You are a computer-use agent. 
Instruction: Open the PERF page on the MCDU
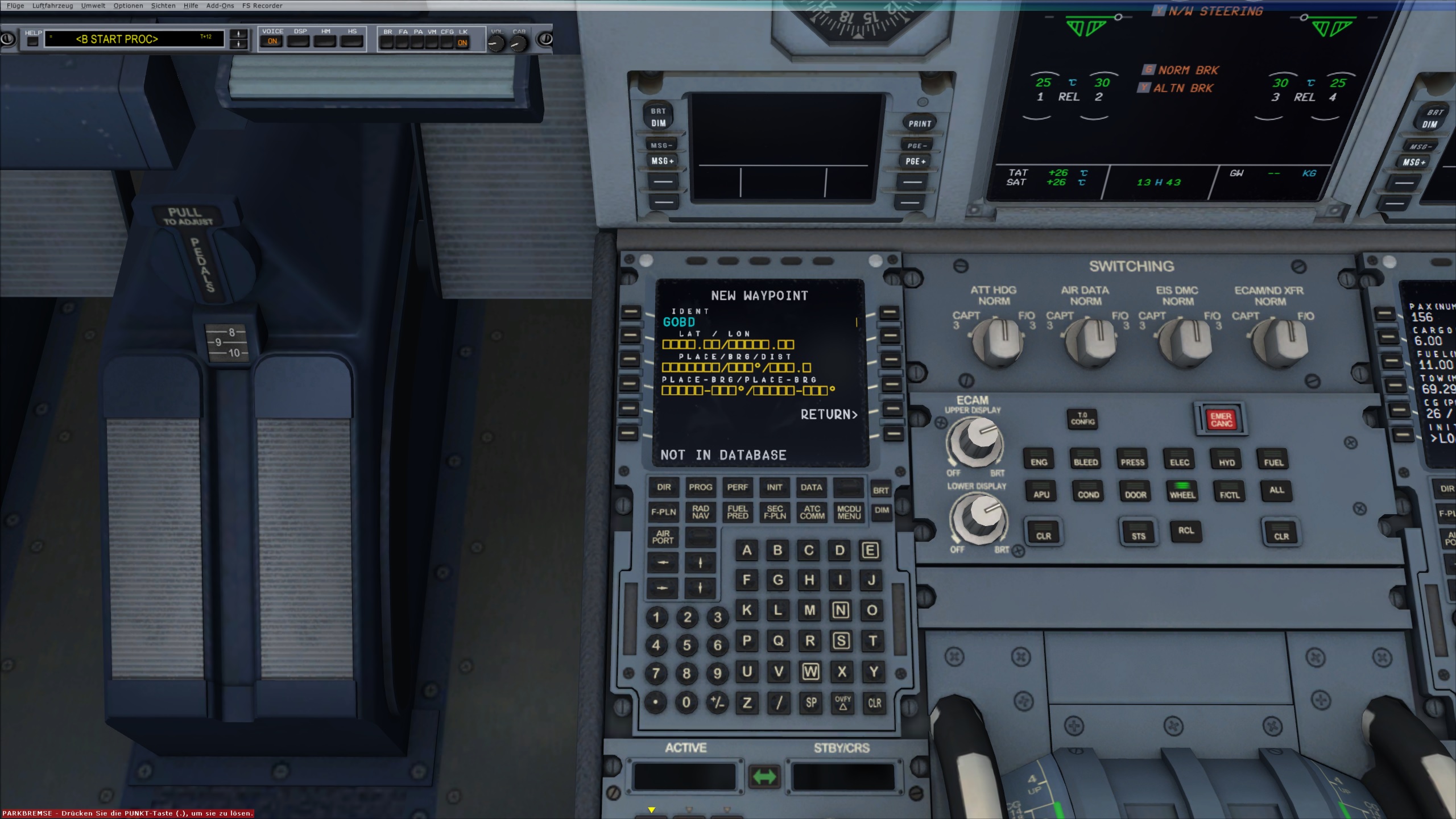tap(737, 487)
